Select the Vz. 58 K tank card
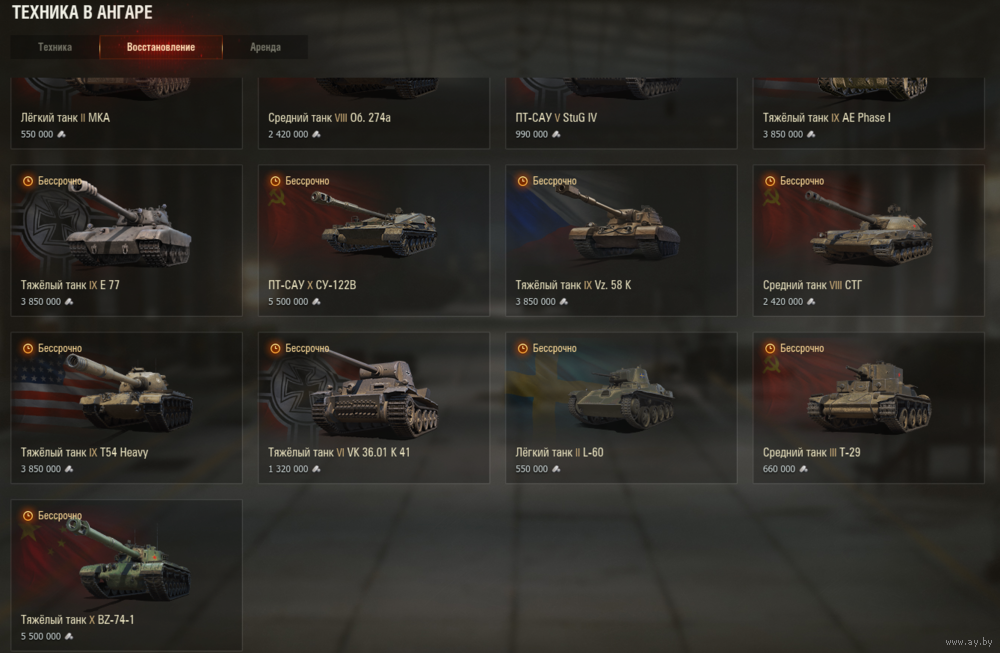The width and height of the screenshot is (1000, 653). 621,240
